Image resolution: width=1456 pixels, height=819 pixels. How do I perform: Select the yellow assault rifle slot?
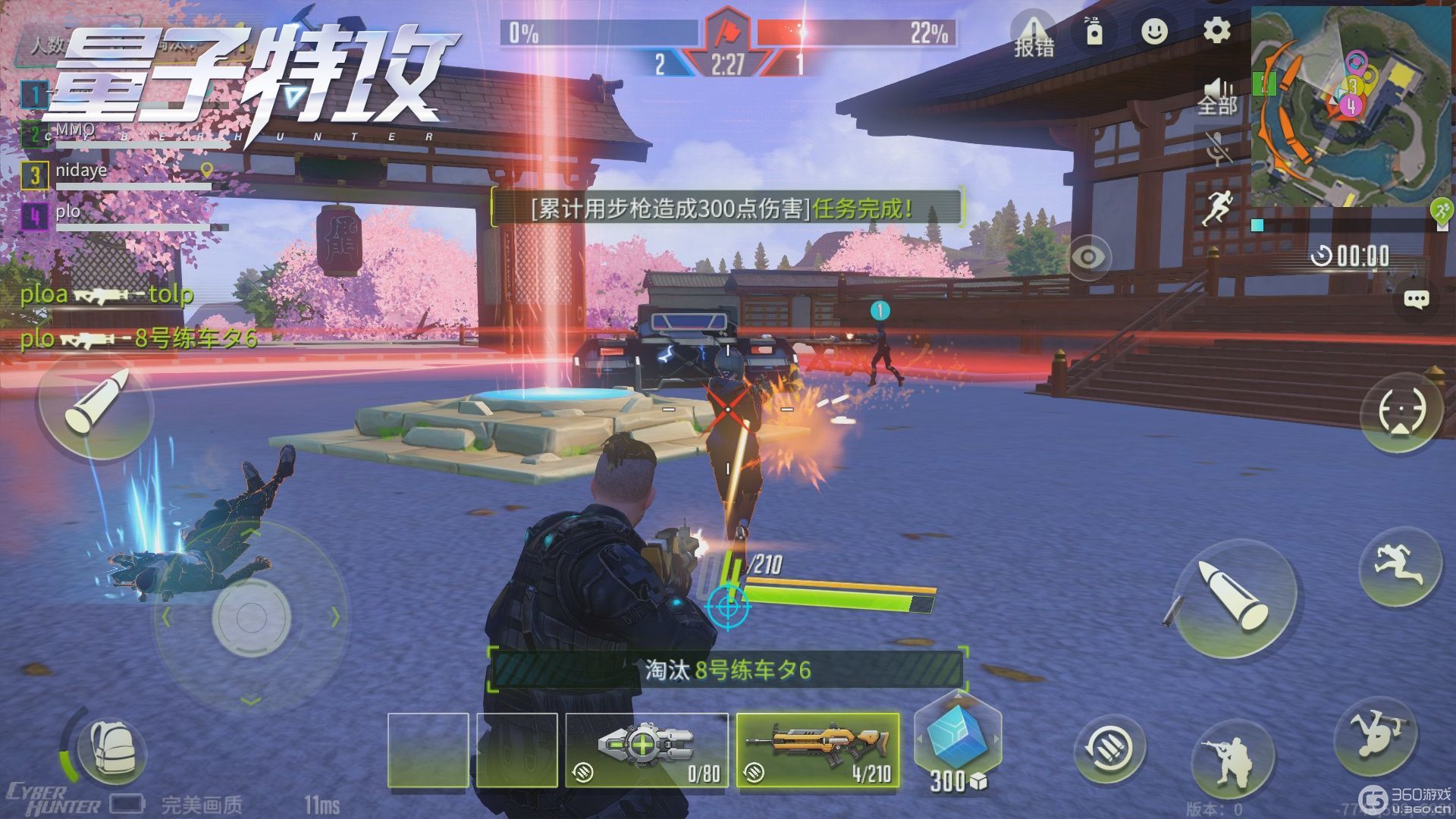click(818, 749)
